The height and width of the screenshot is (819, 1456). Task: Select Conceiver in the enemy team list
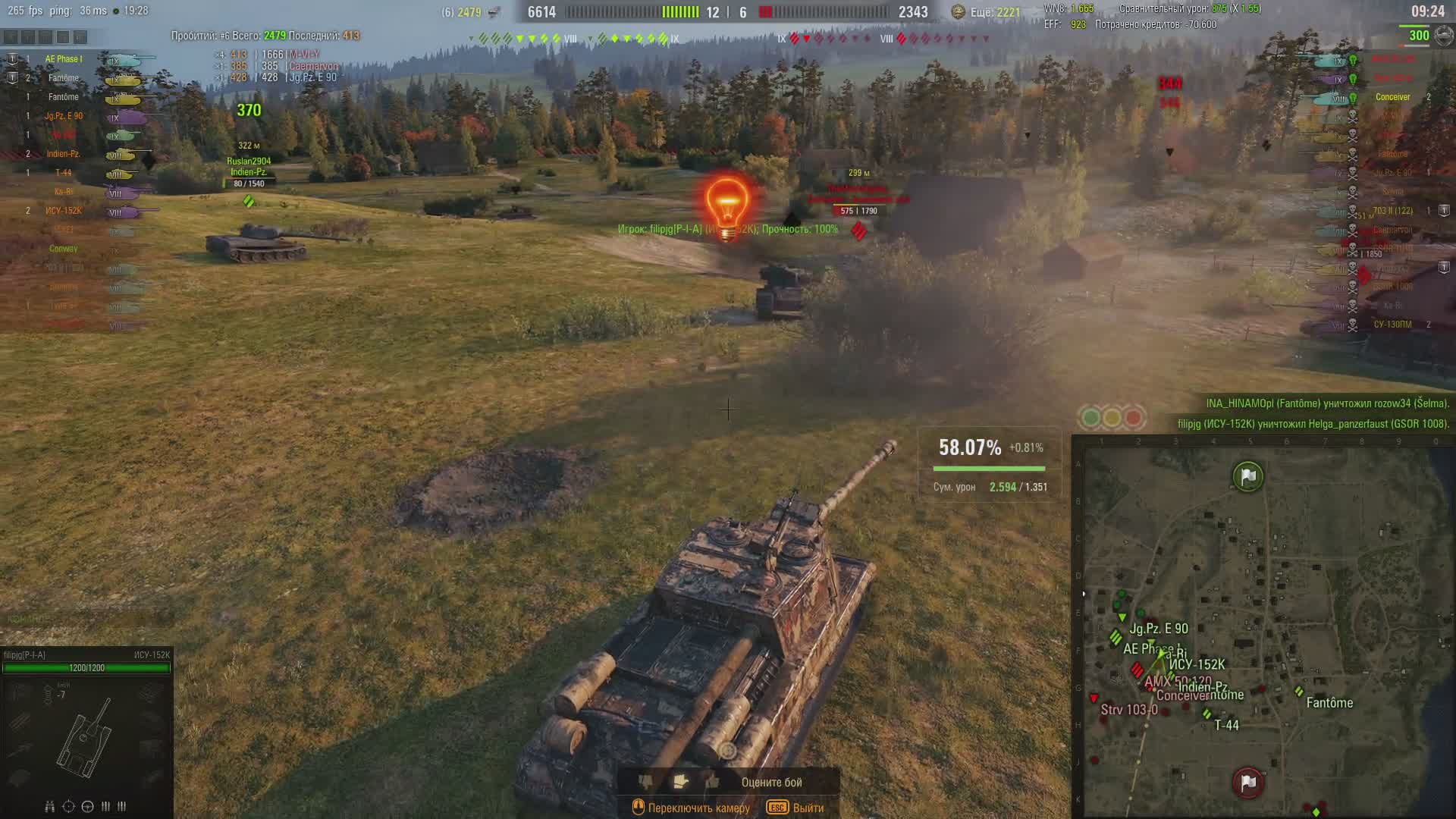1392,97
